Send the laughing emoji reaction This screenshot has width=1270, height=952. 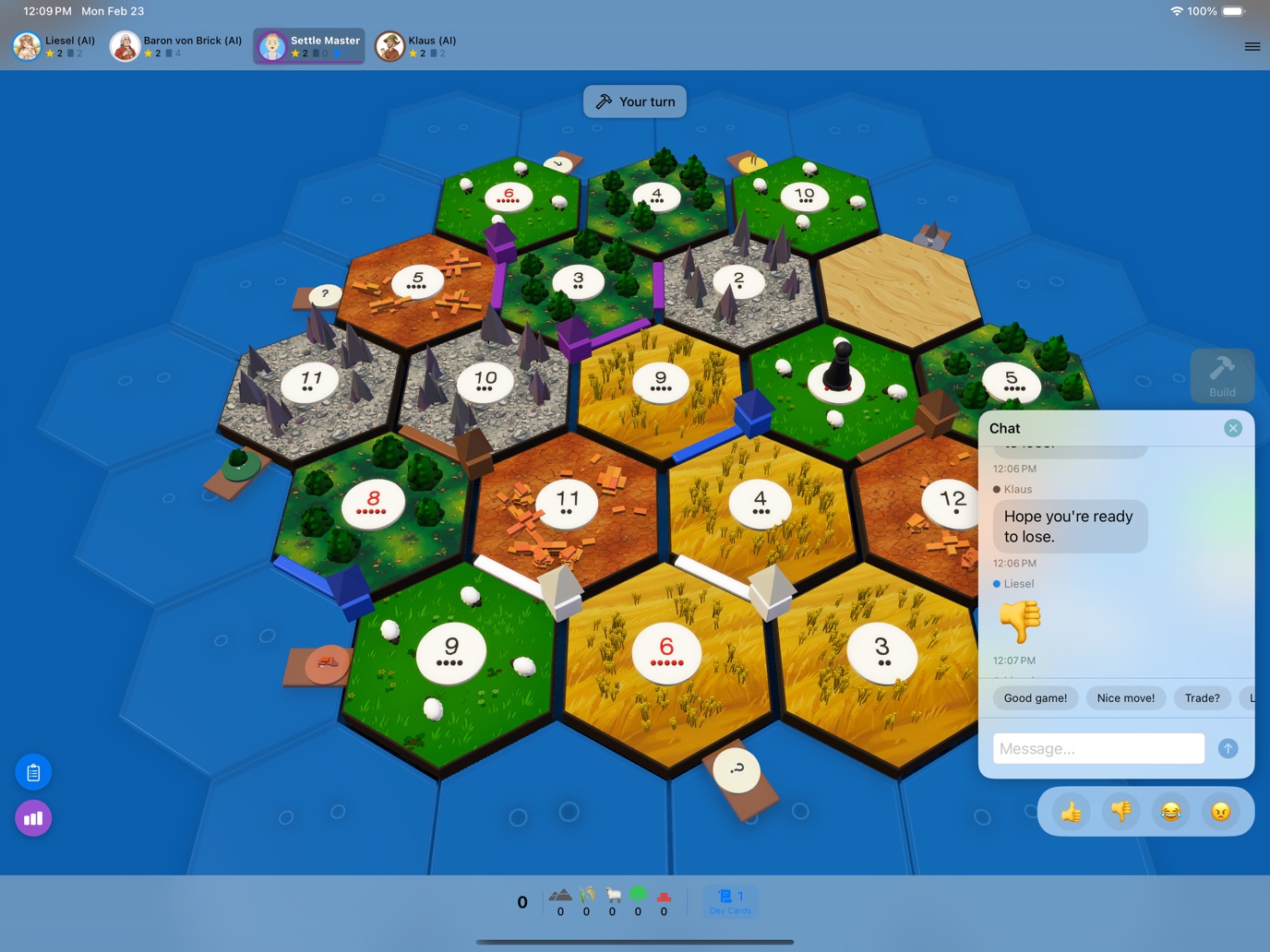(x=1170, y=811)
